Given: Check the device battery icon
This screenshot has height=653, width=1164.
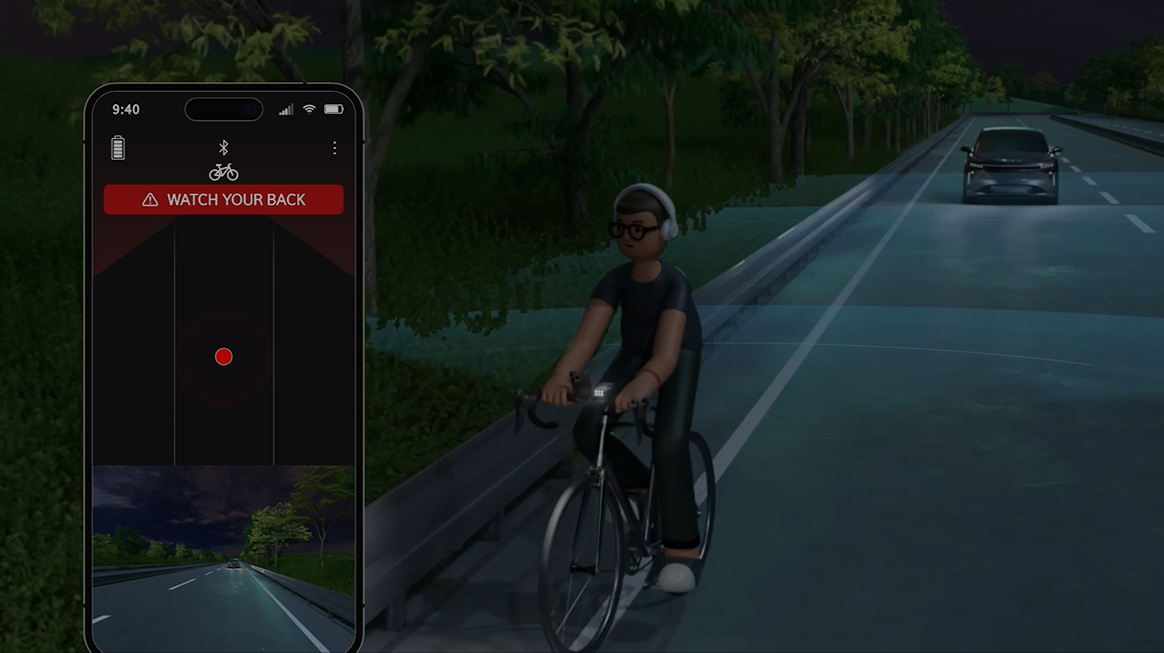Looking at the screenshot, I should [118, 148].
